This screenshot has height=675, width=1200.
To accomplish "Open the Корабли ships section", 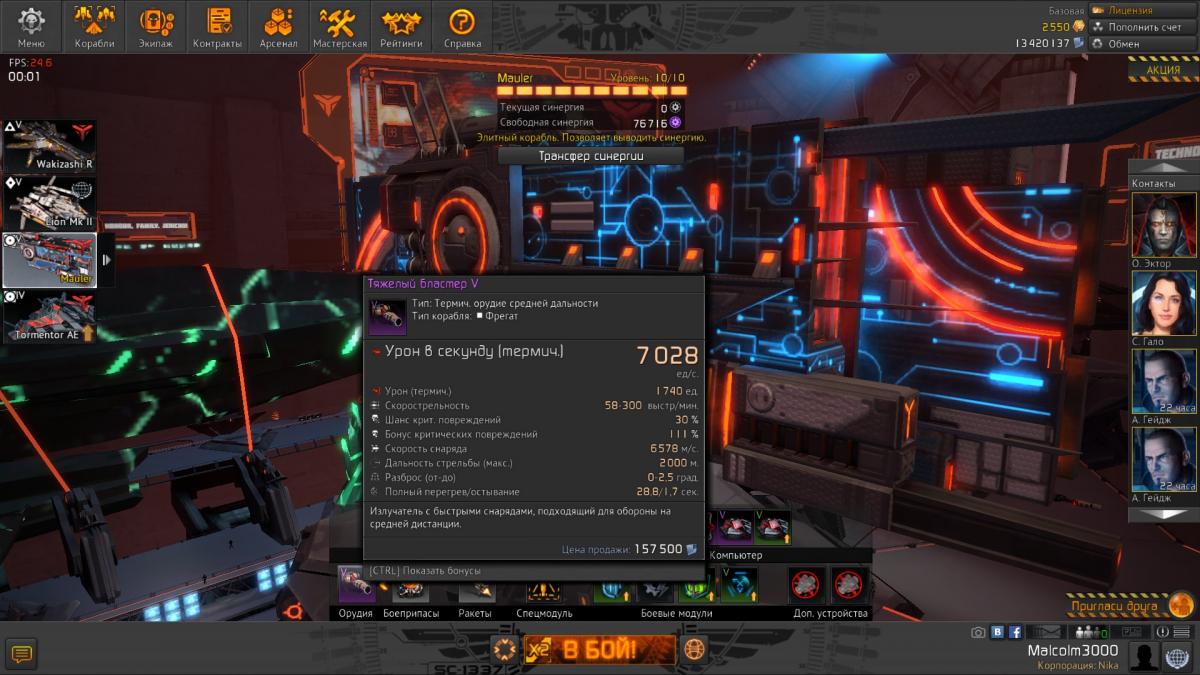I will 94,27.
